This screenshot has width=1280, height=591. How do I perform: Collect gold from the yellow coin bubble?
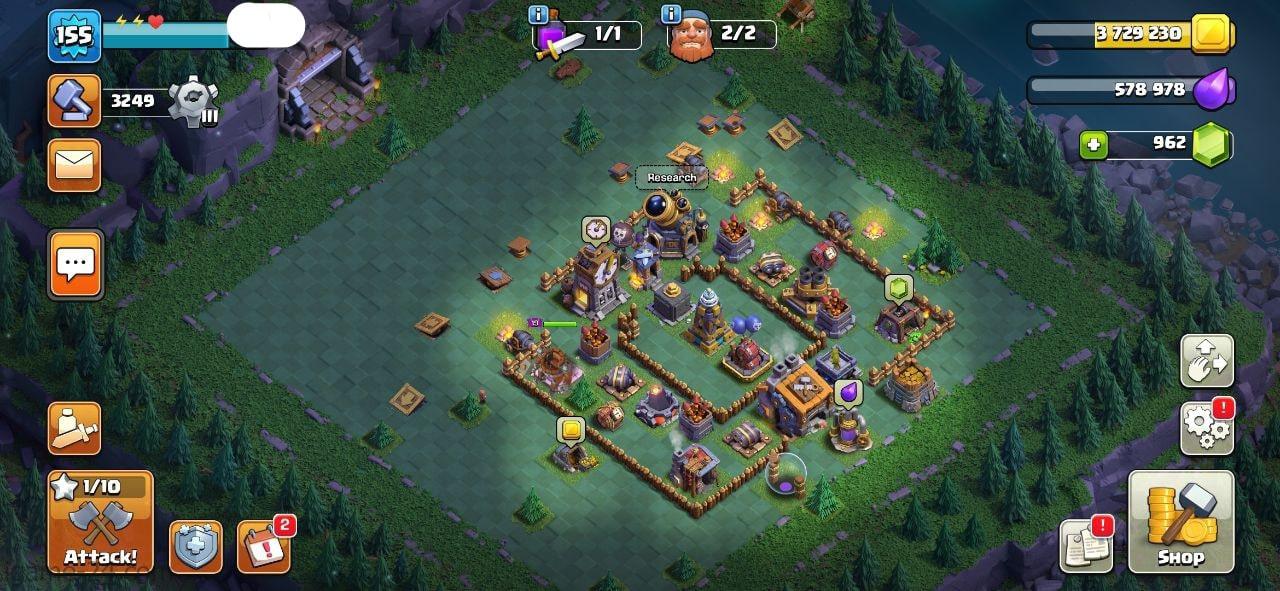click(571, 430)
